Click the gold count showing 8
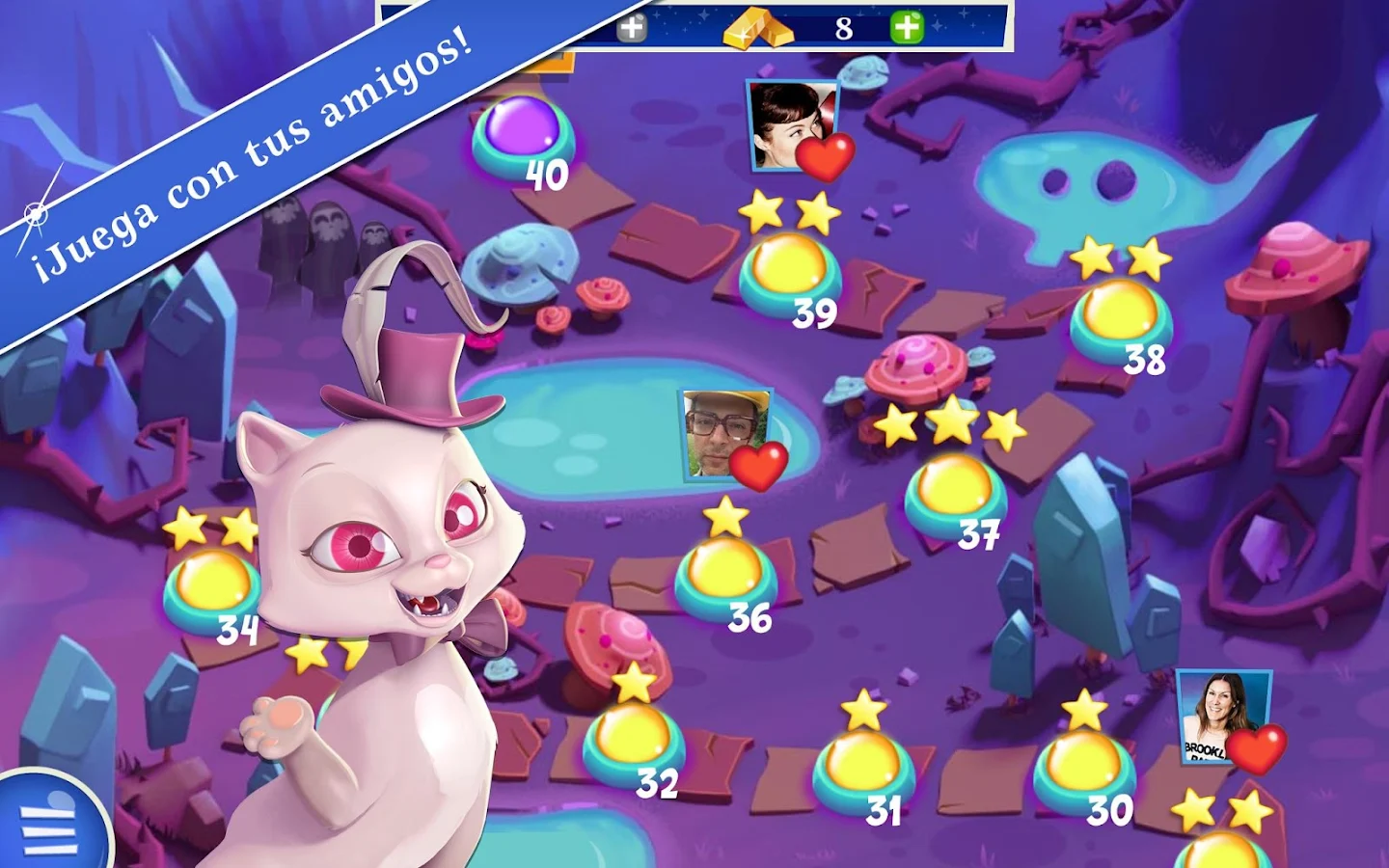 [842, 27]
